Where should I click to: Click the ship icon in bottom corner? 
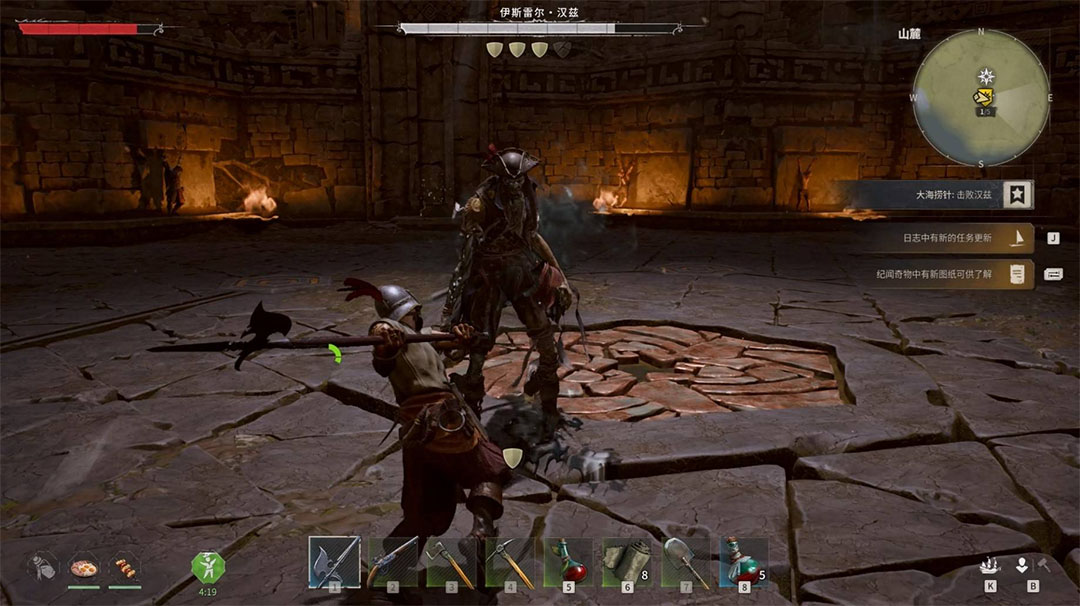(990, 566)
